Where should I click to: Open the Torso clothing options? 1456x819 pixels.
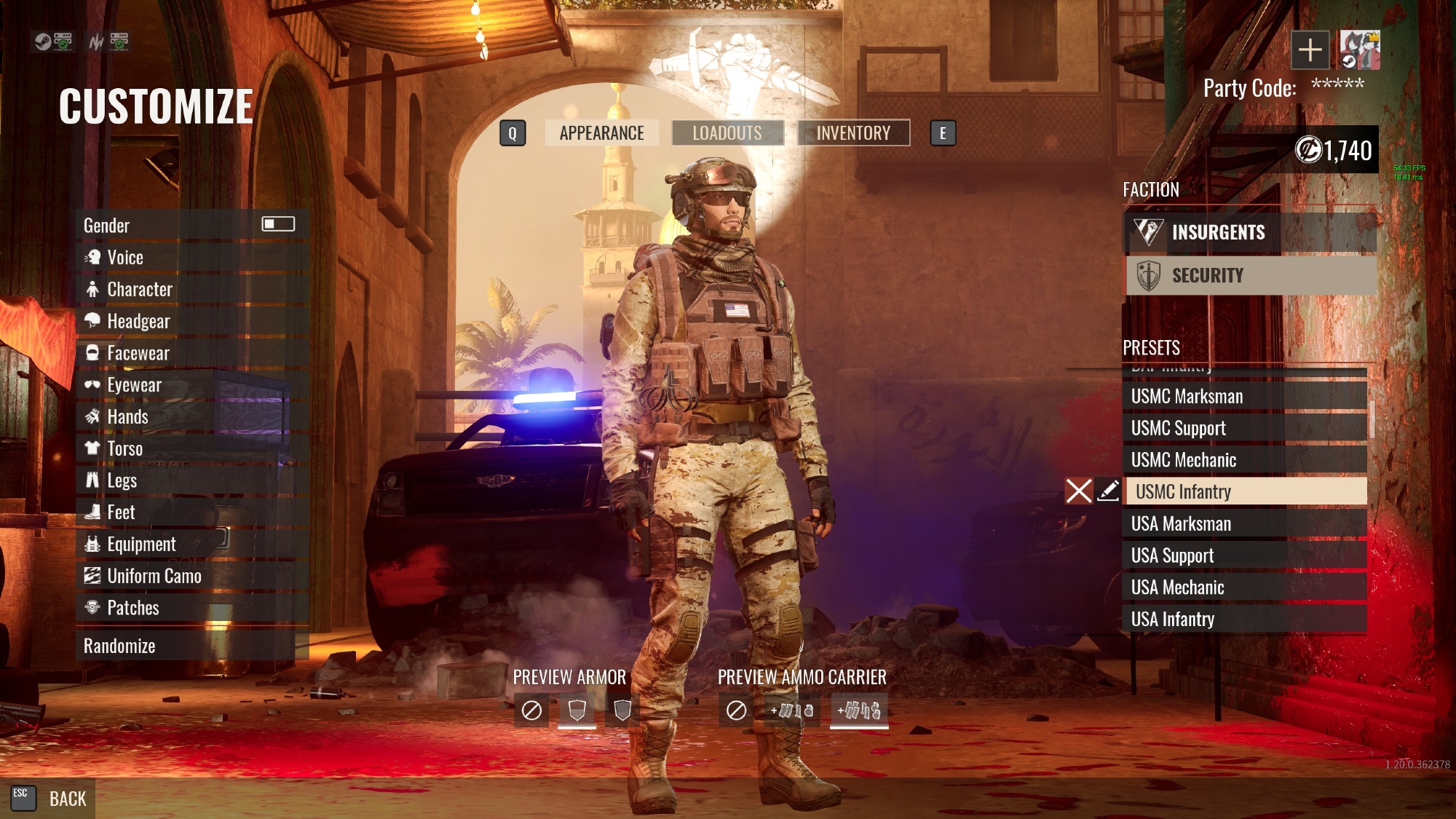[x=124, y=448]
